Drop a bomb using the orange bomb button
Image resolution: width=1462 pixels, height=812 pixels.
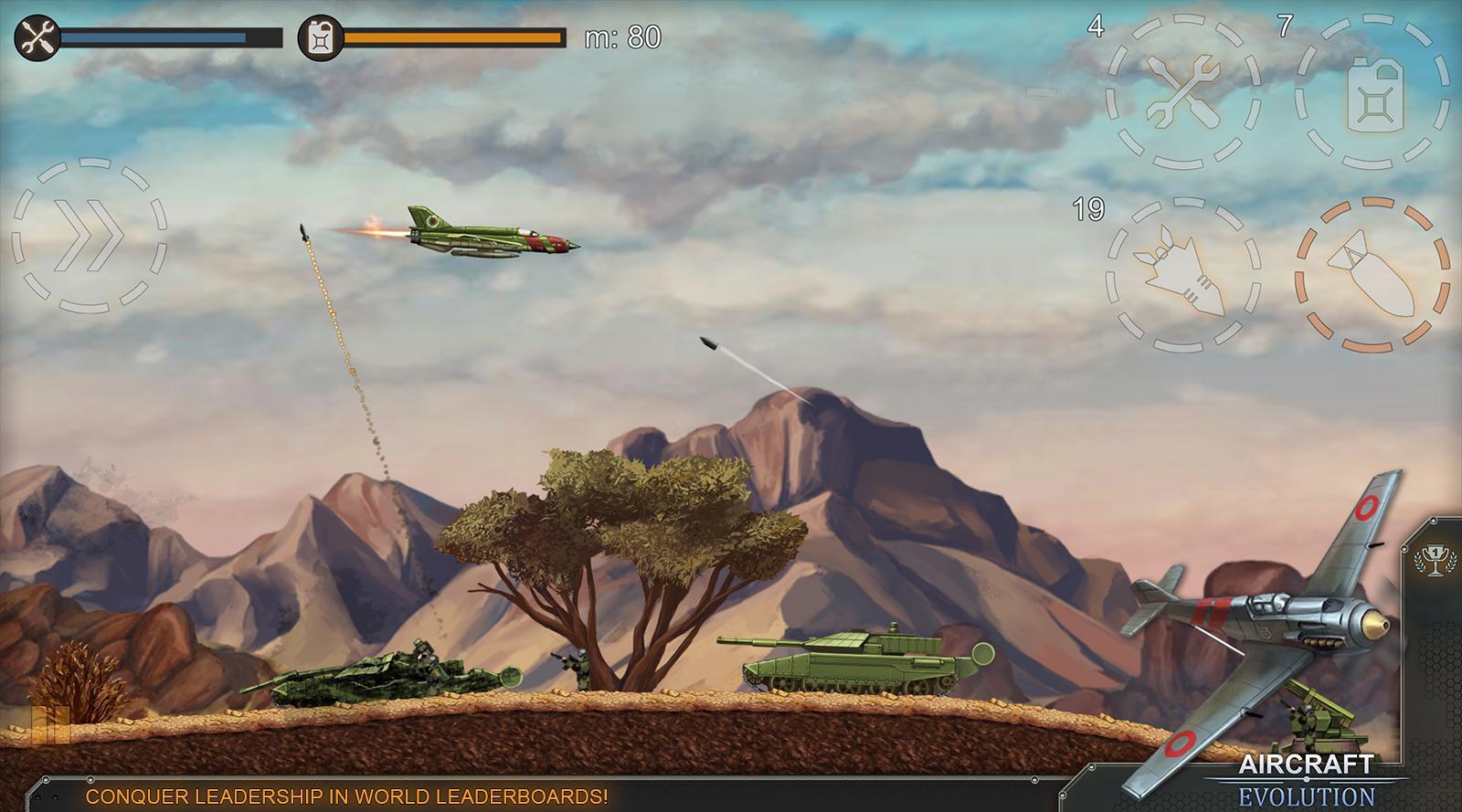coord(1372,274)
